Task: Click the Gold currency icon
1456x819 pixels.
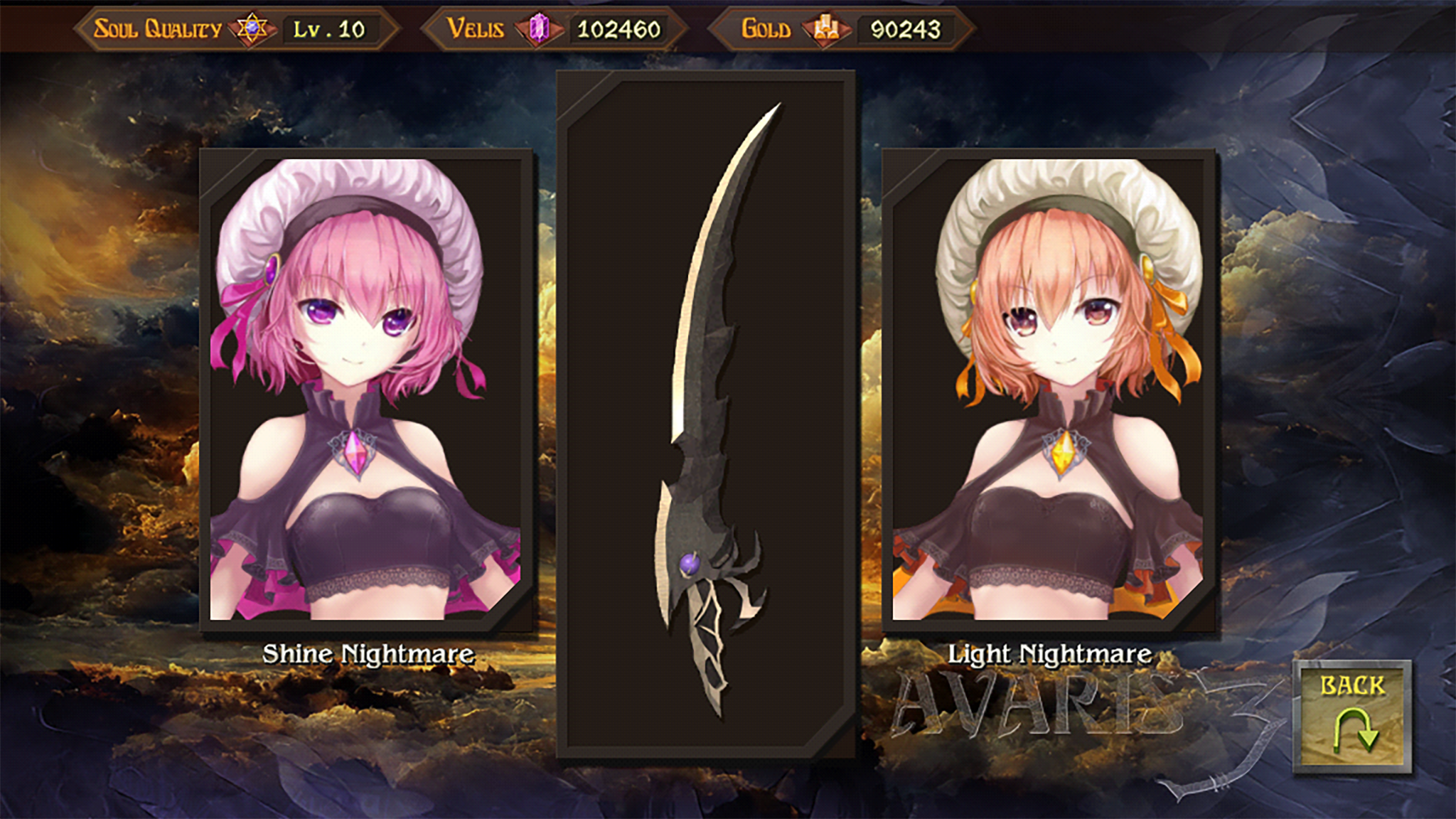Action: pos(825,28)
